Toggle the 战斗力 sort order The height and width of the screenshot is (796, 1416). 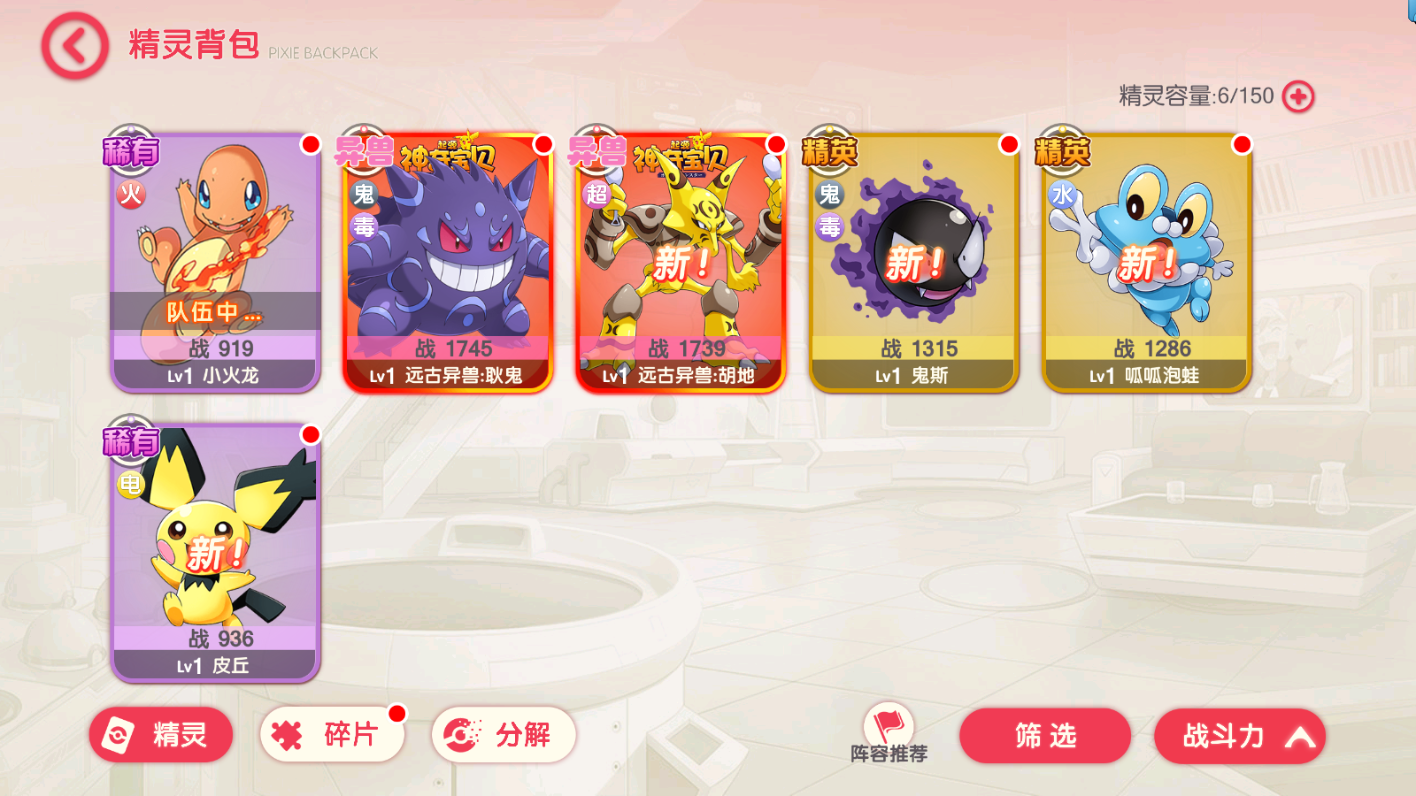pyautogui.click(x=1240, y=737)
